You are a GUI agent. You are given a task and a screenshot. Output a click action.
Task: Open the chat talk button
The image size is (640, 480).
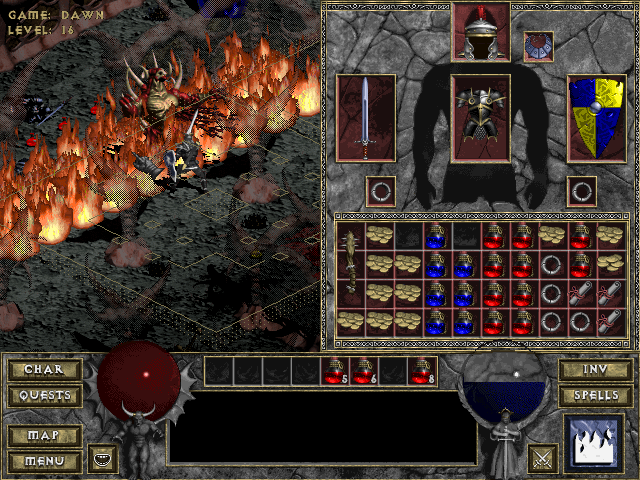(102, 459)
